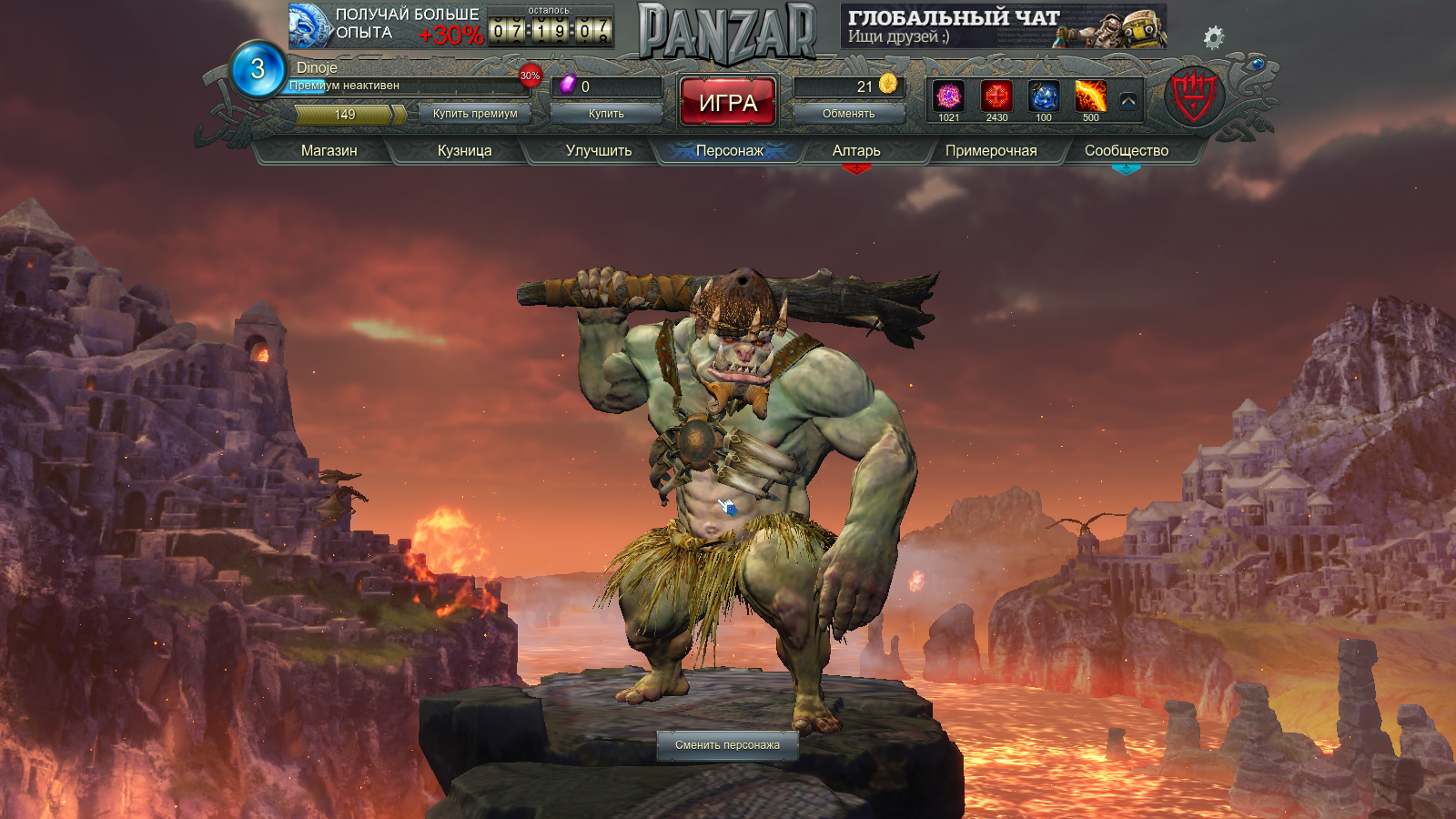This screenshot has height=819, width=1456.
Task: Click Обменять to exchange gold
Action: (848, 114)
